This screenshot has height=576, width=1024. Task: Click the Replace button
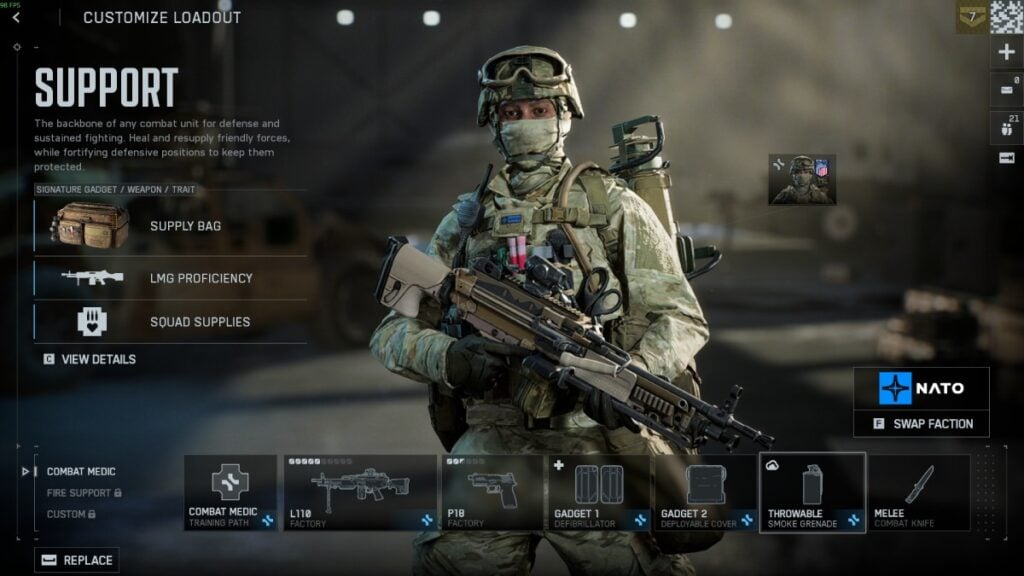coord(77,560)
